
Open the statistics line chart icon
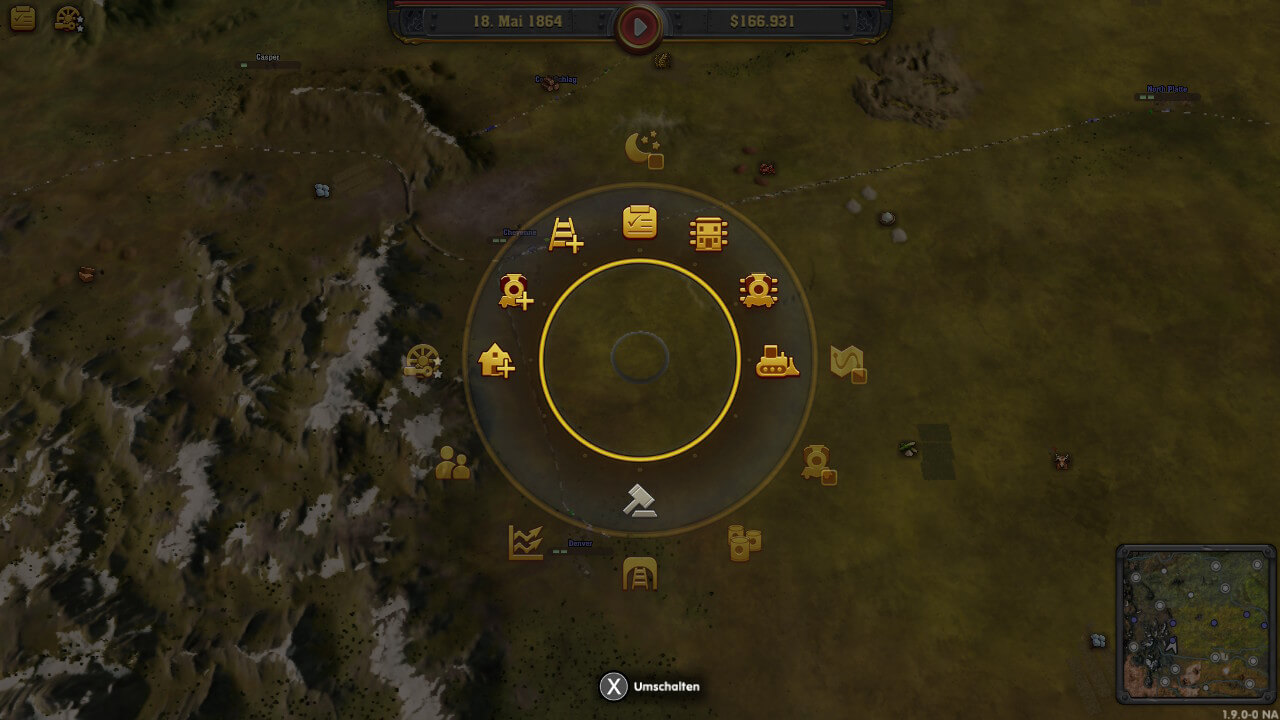525,542
